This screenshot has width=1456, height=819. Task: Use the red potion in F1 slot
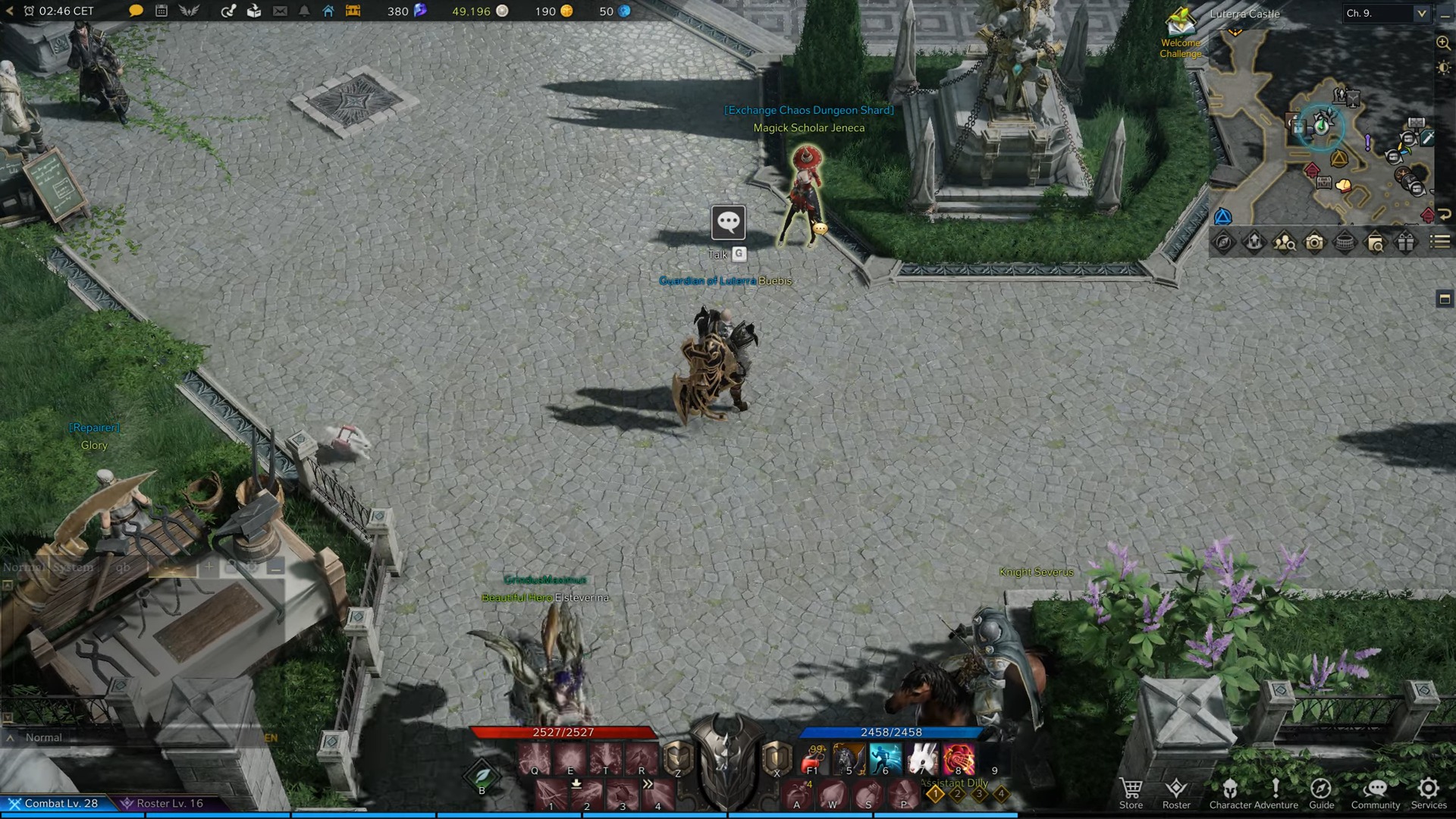(812, 758)
